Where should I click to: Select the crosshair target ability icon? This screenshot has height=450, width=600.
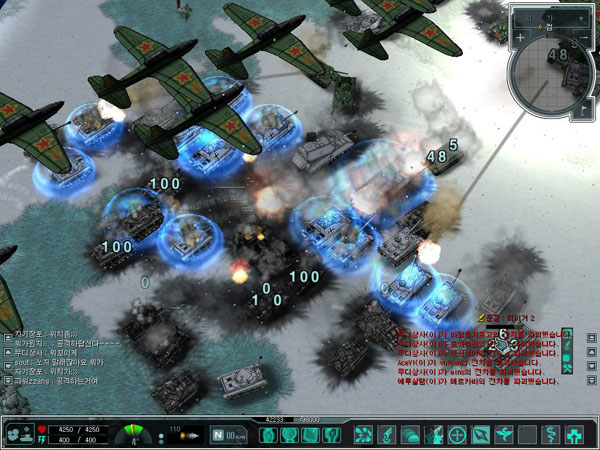pyautogui.click(x=458, y=435)
